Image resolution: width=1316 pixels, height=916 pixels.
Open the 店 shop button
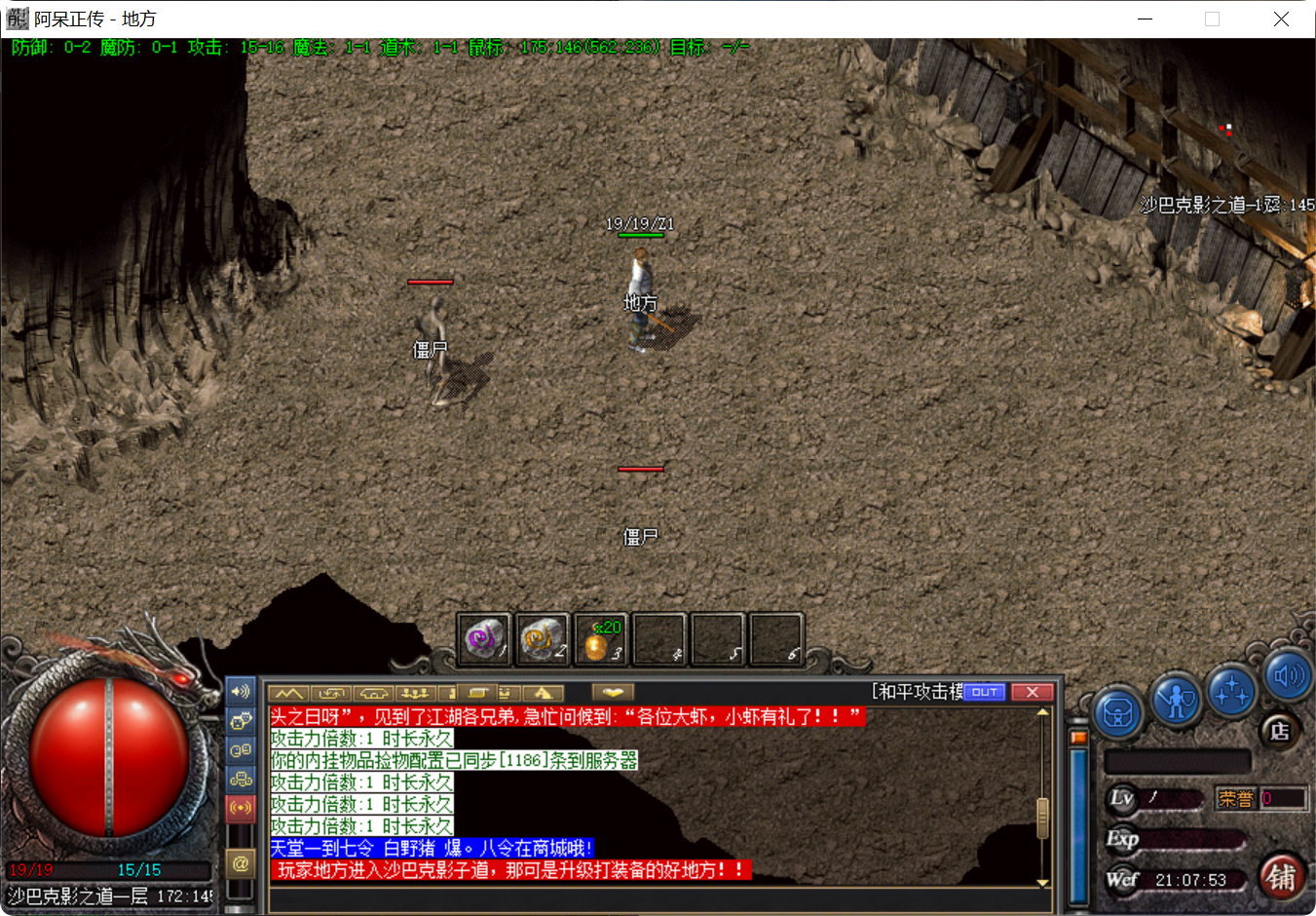click(x=1279, y=729)
